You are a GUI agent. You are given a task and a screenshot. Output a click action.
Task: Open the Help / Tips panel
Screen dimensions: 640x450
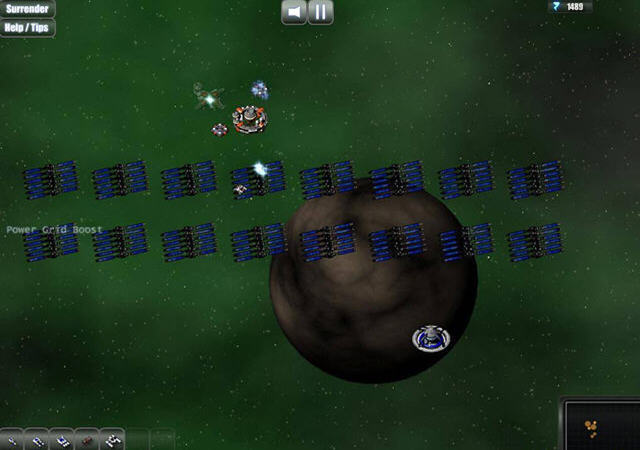pos(27,27)
